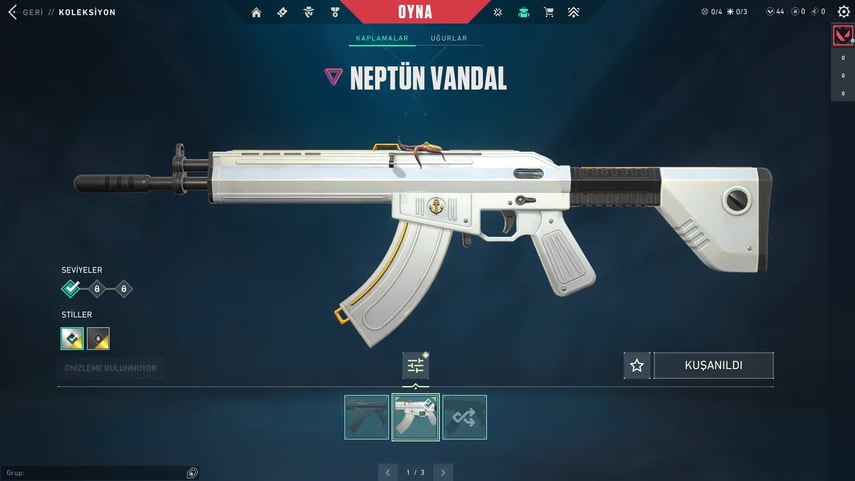Open the settings gear icon
Image resolution: width=855 pixels, height=481 pixels.
843,12
